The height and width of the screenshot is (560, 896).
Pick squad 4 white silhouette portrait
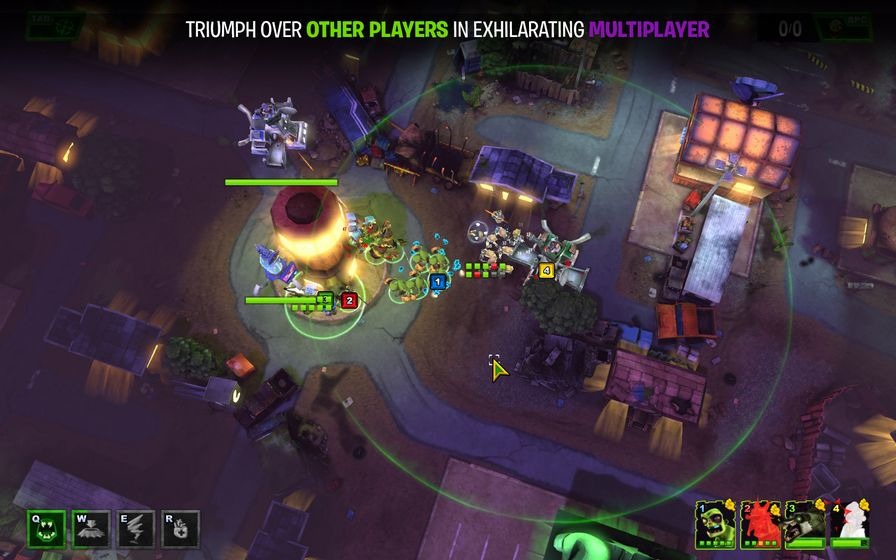[850, 523]
